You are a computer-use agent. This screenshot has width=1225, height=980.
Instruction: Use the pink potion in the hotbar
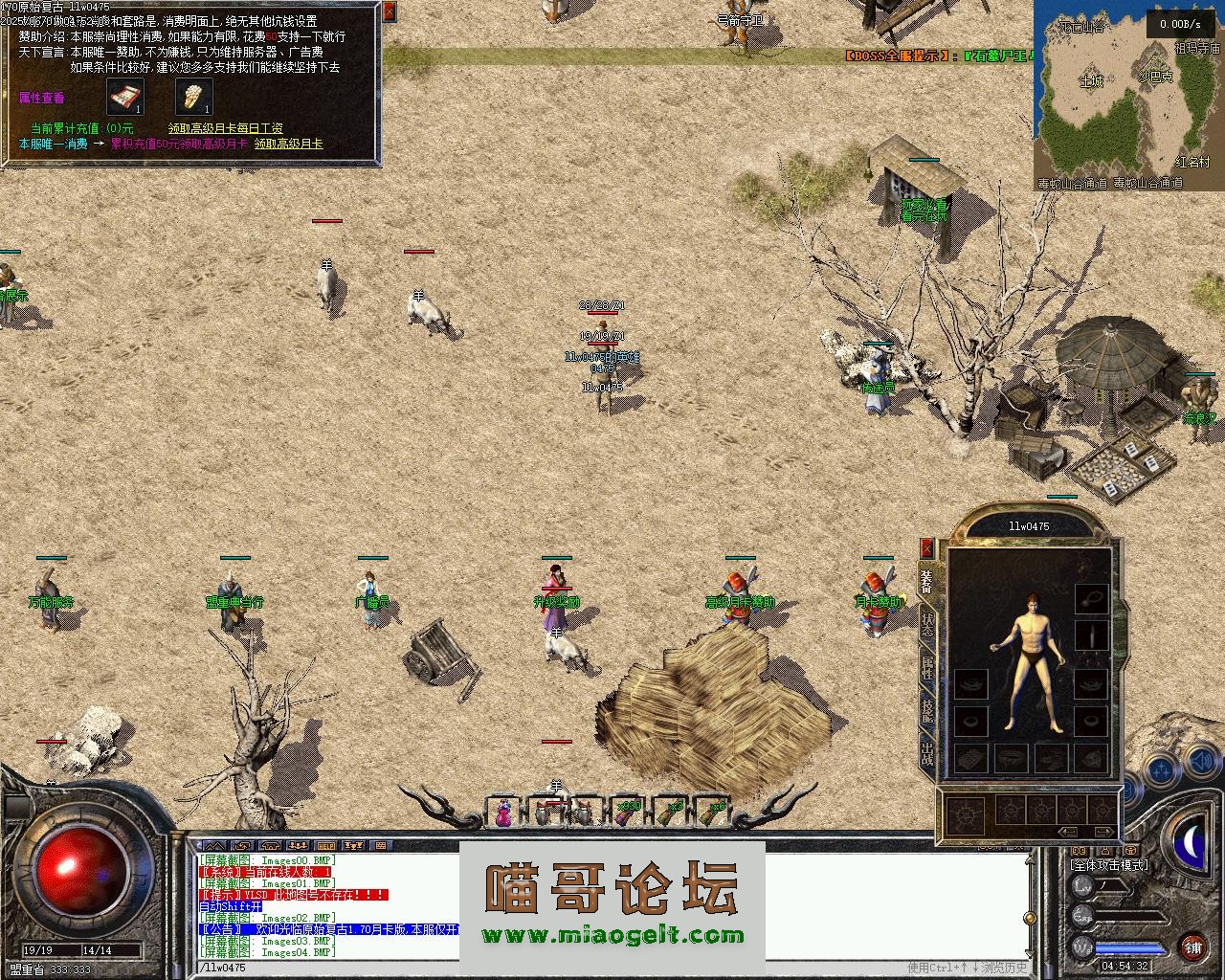pos(503,813)
